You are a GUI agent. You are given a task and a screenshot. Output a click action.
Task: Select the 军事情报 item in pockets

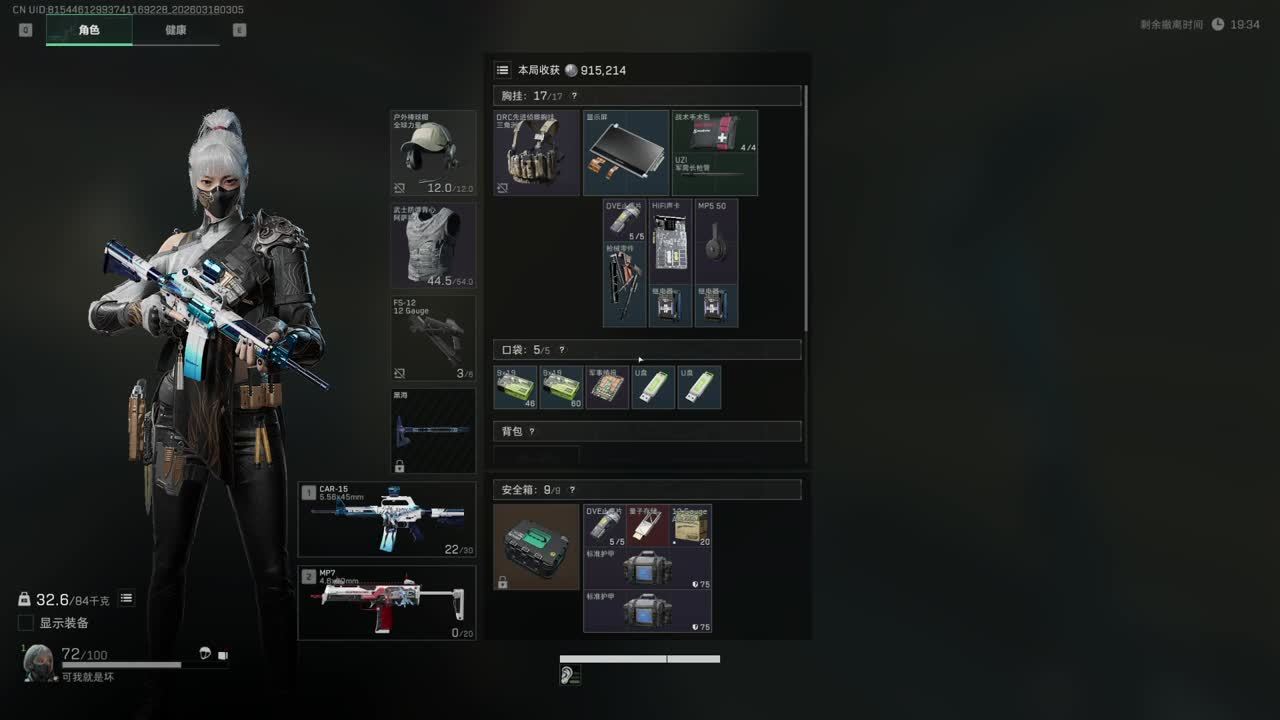tap(607, 387)
